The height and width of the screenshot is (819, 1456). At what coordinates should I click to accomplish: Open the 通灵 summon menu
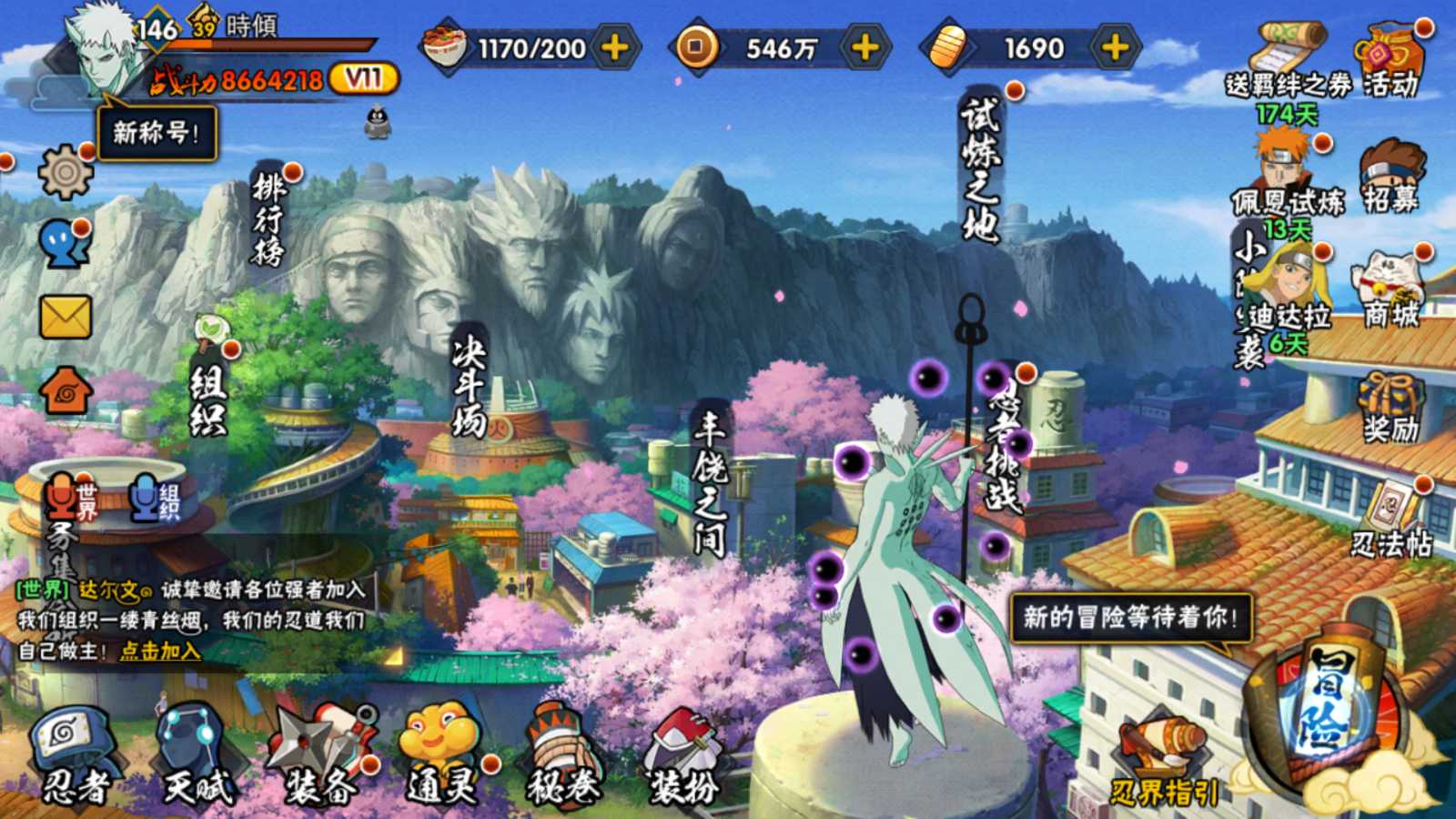(440, 755)
